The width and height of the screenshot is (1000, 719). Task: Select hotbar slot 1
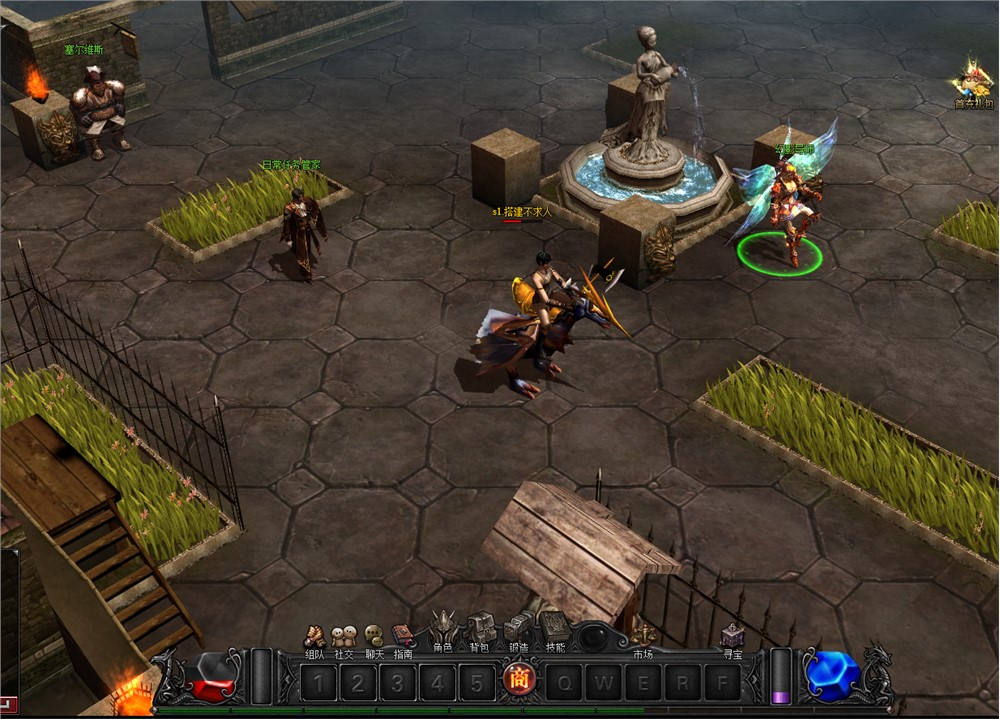pos(318,683)
